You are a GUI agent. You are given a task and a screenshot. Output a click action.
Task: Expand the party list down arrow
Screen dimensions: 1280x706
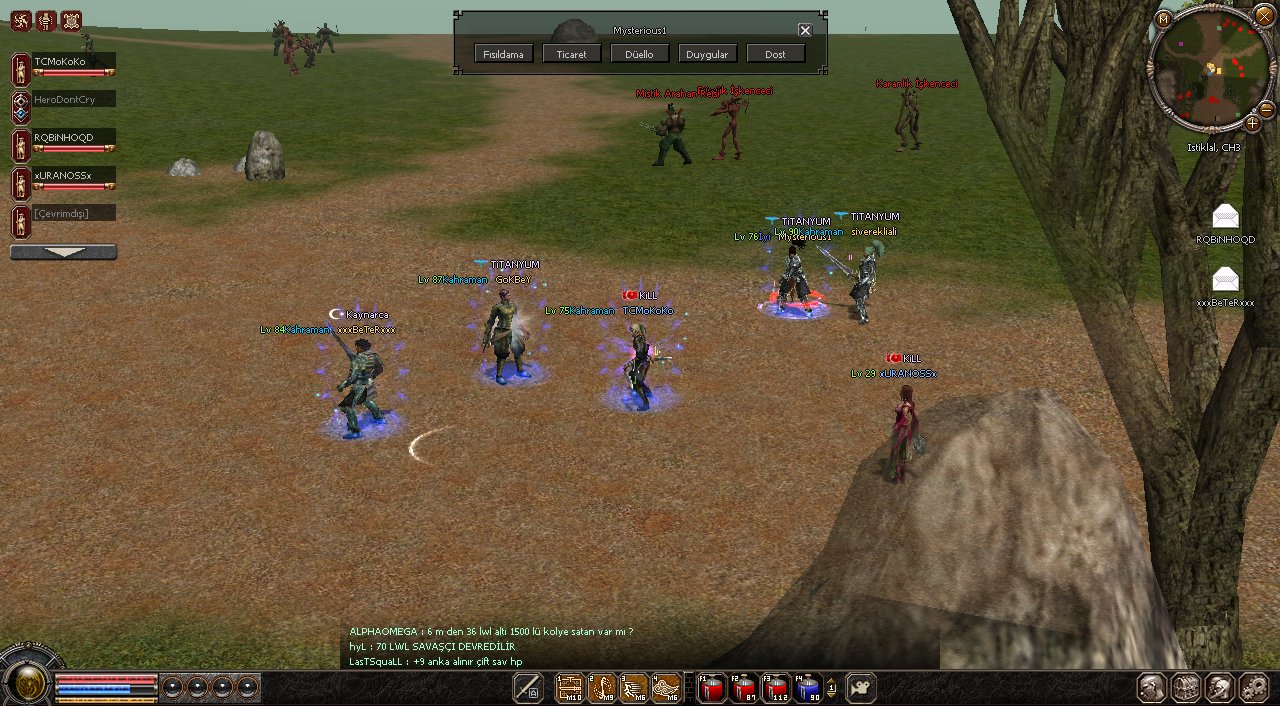coord(63,253)
